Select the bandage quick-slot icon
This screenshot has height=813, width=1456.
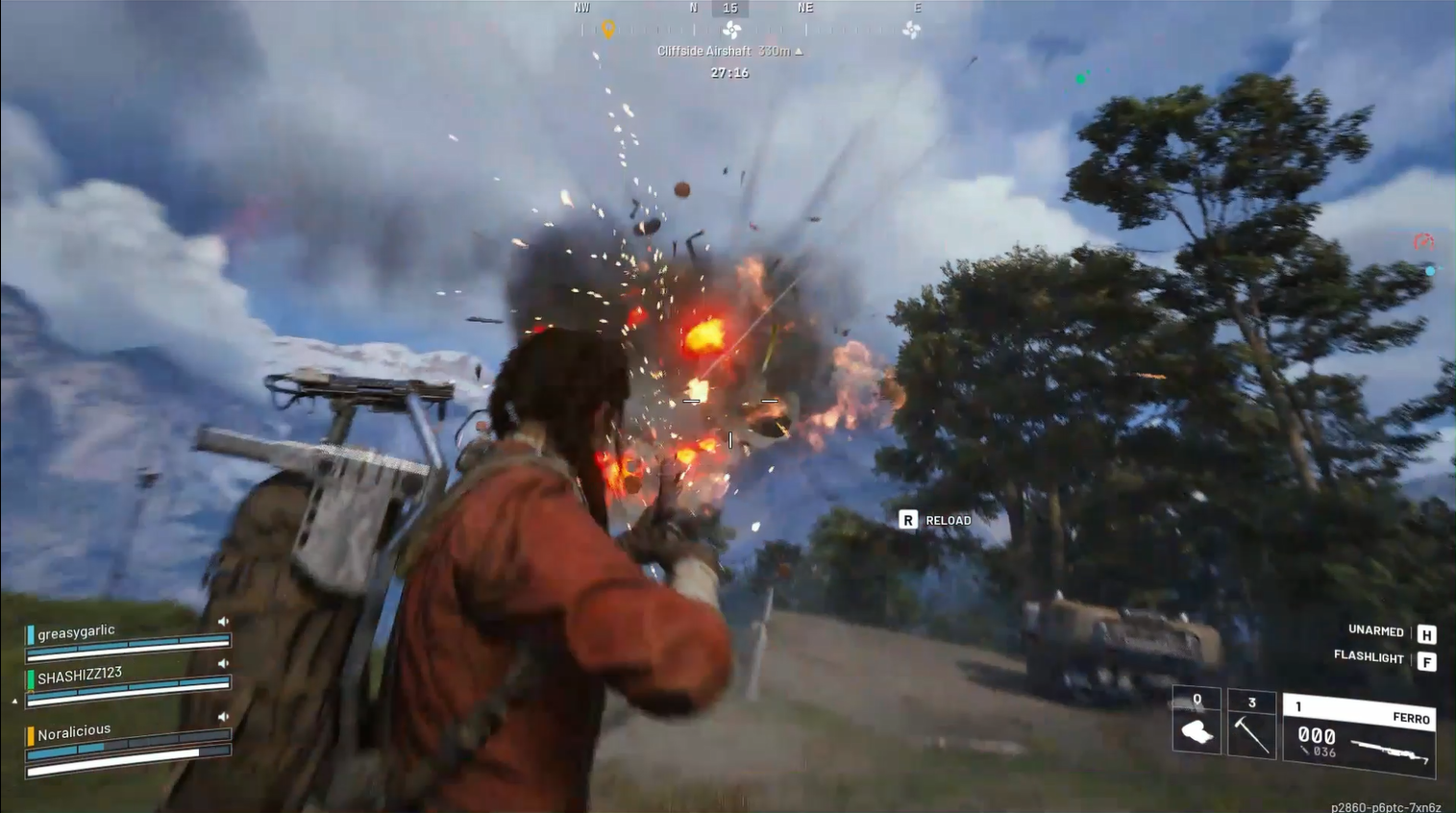pos(1196,732)
